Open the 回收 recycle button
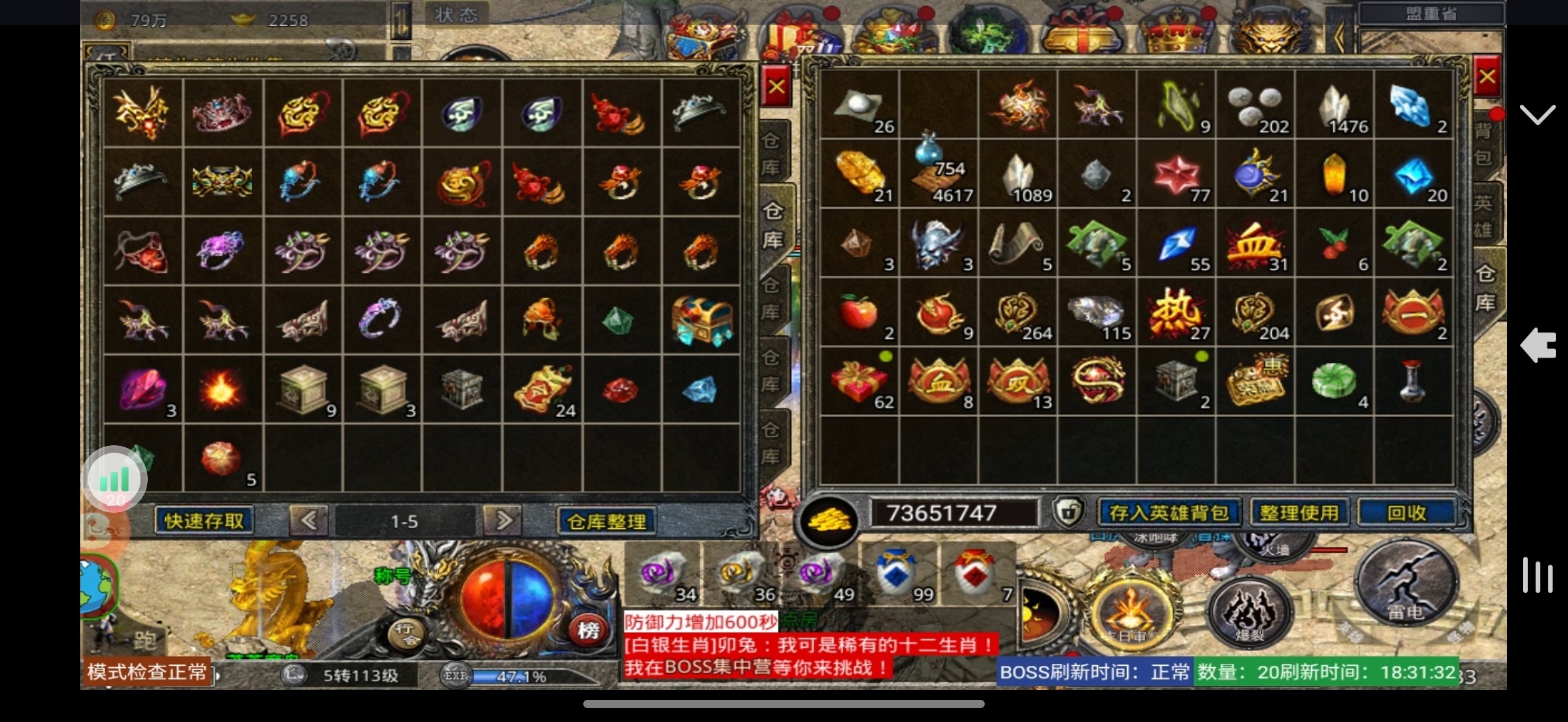The image size is (1568, 722). point(1406,513)
